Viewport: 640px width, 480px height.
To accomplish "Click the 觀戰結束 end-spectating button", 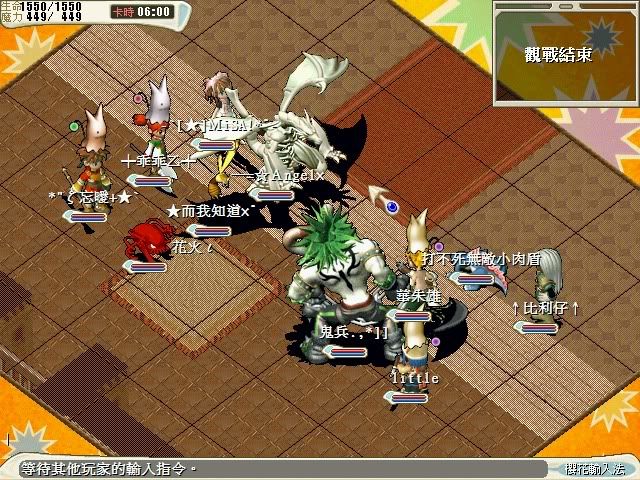I will (558, 54).
